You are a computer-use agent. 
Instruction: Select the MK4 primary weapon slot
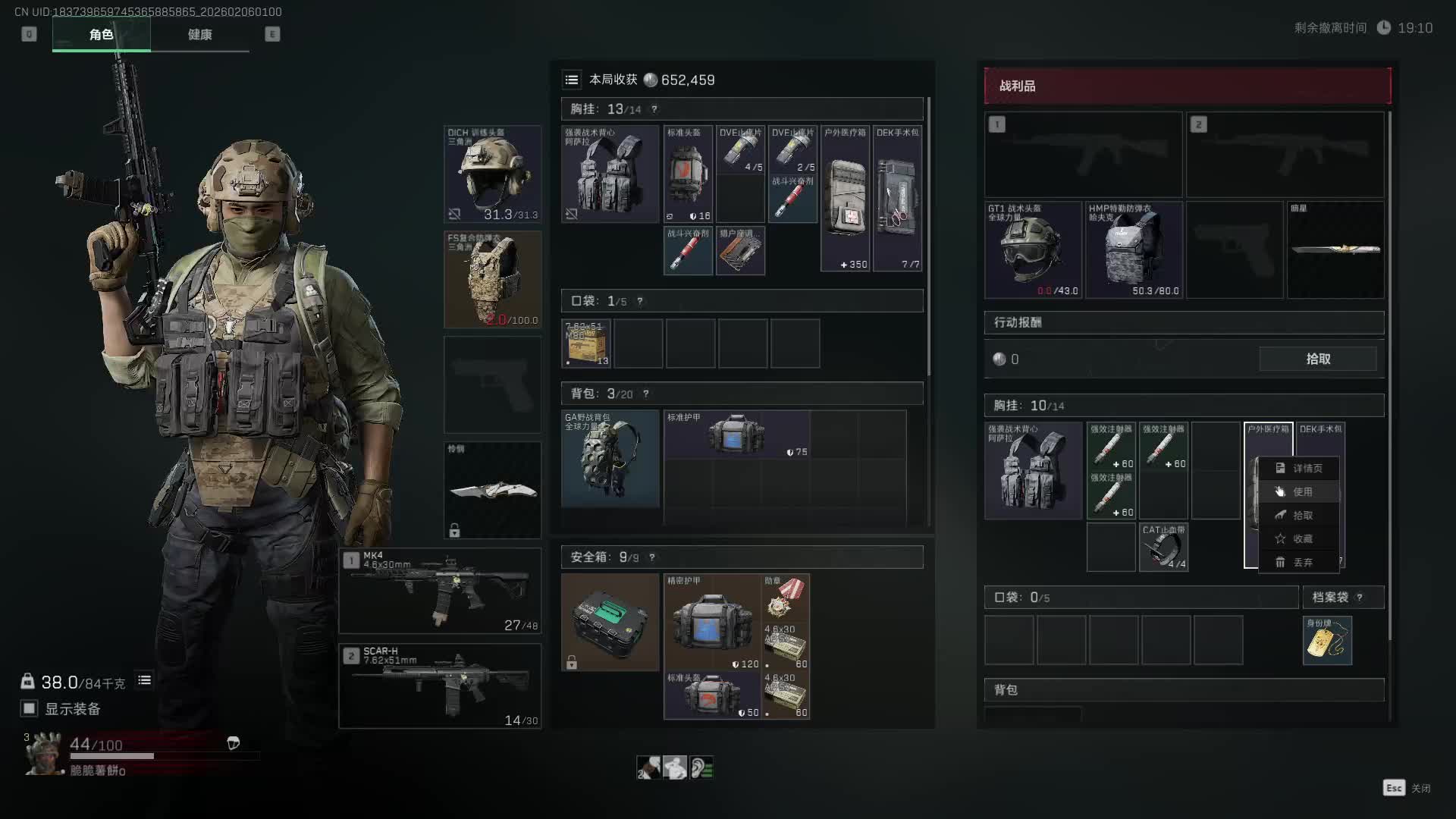click(x=440, y=591)
